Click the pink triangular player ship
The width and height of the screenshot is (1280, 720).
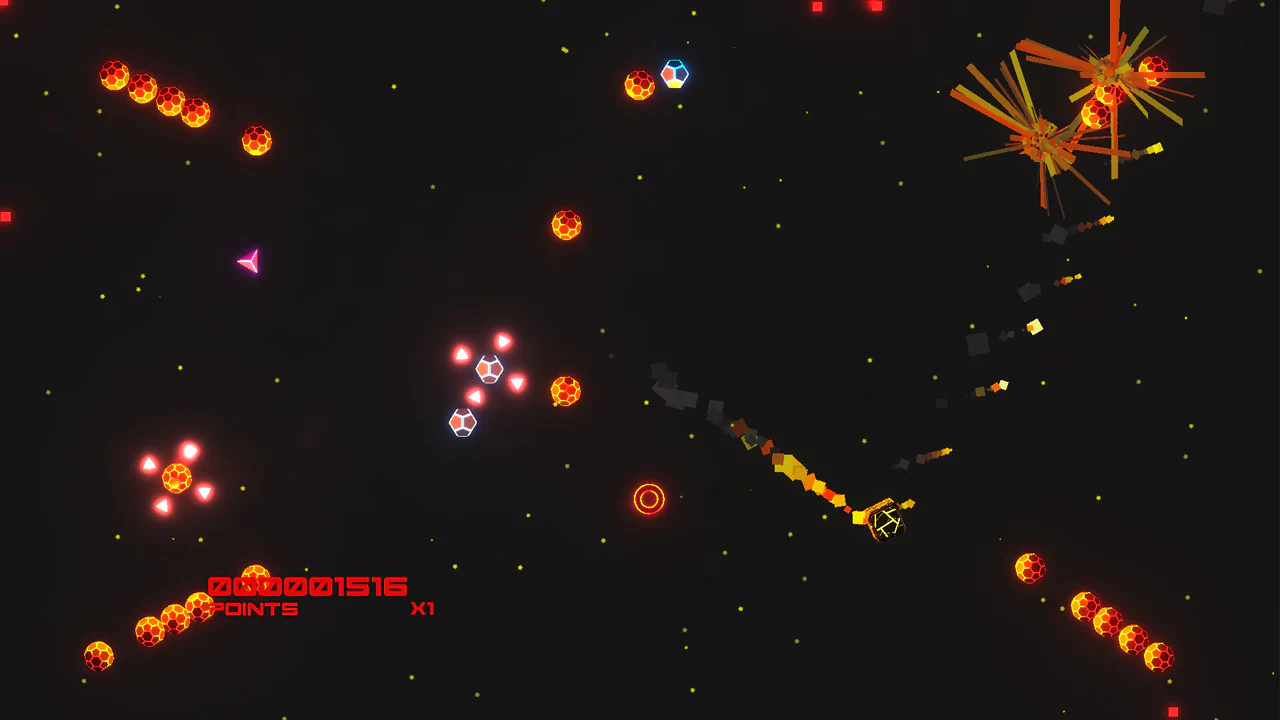point(251,263)
